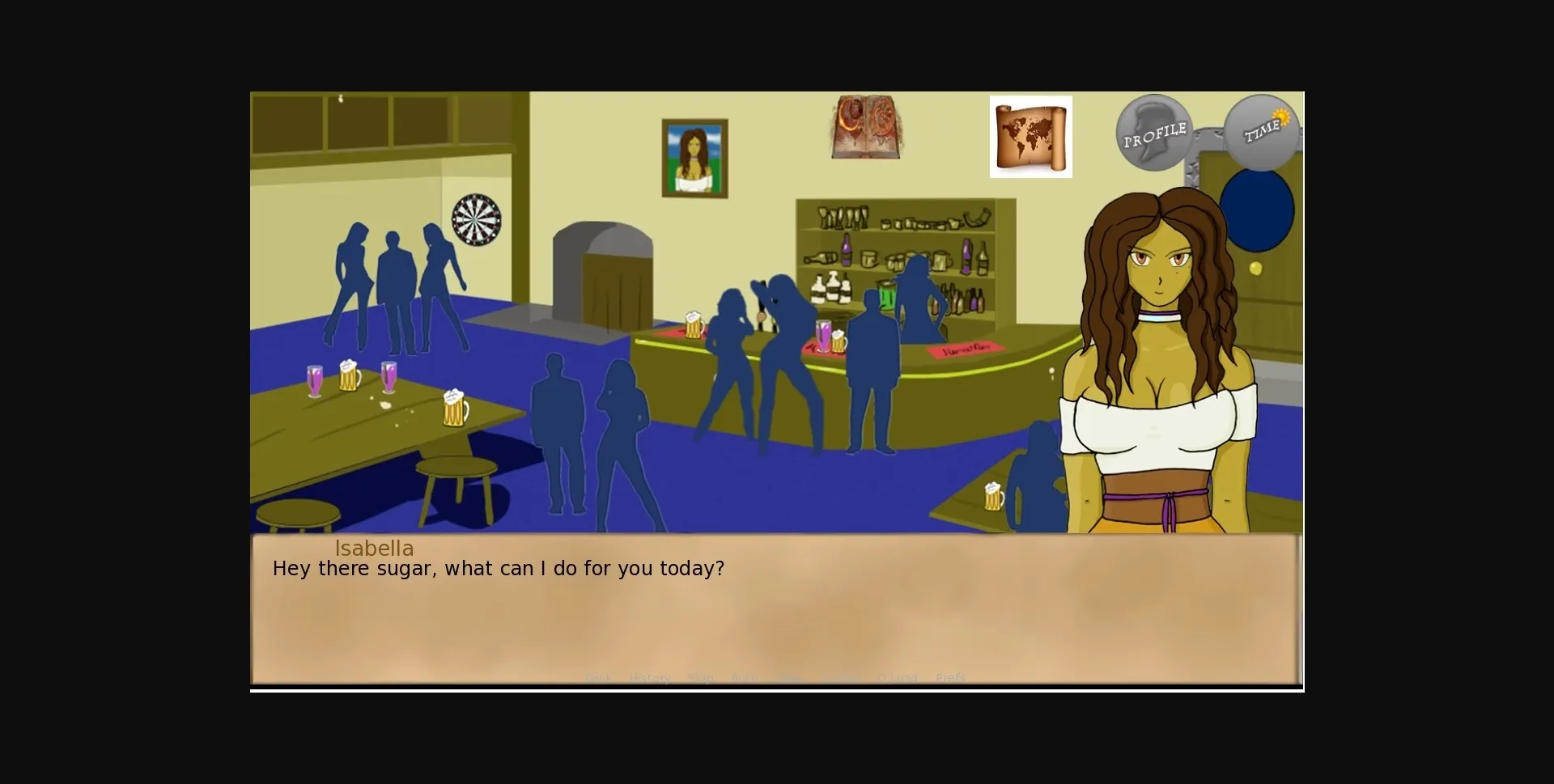
Task: Open the Prefs screen
Action: (x=950, y=678)
